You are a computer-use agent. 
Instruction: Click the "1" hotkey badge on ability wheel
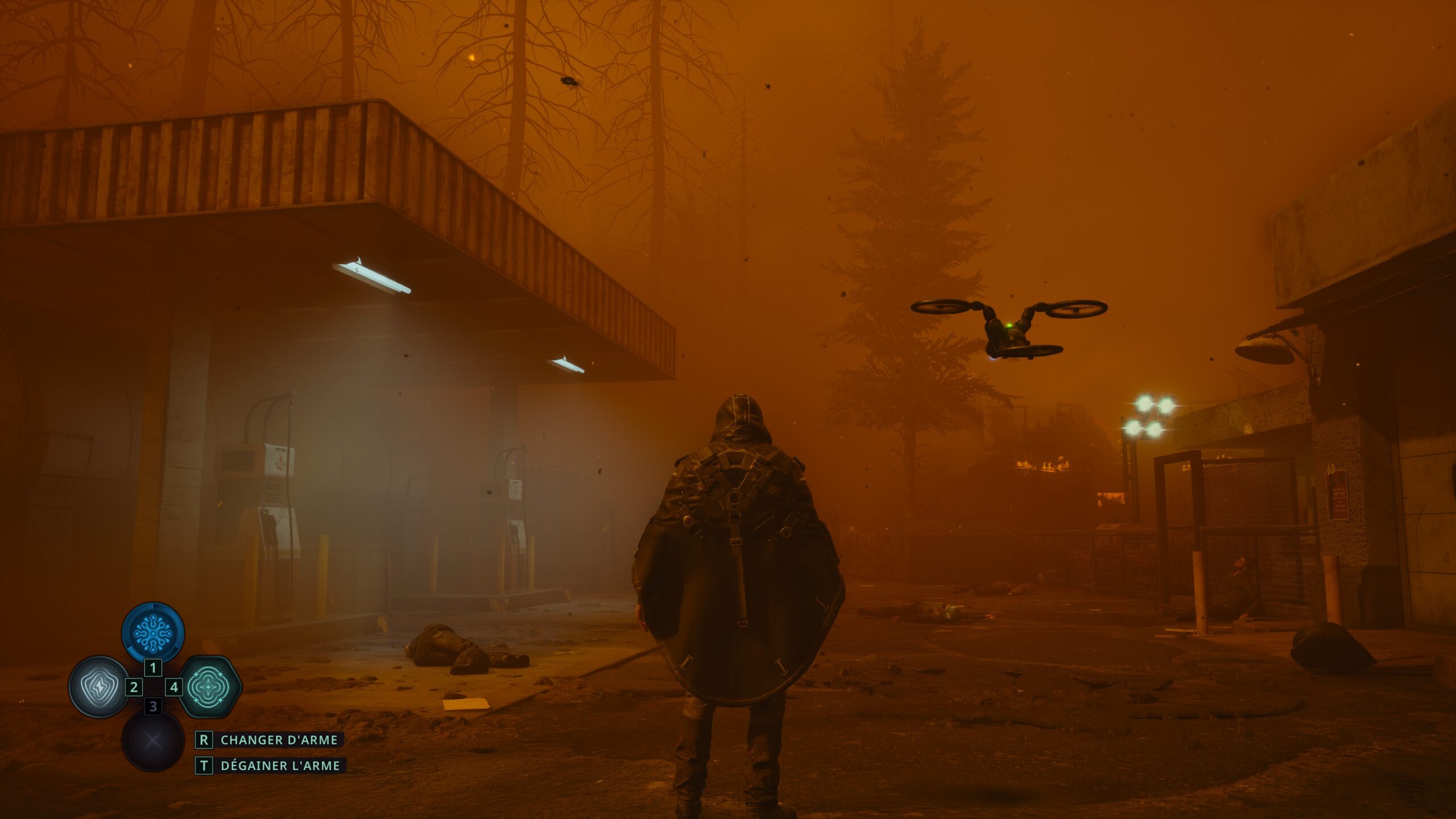pyautogui.click(x=152, y=668)
